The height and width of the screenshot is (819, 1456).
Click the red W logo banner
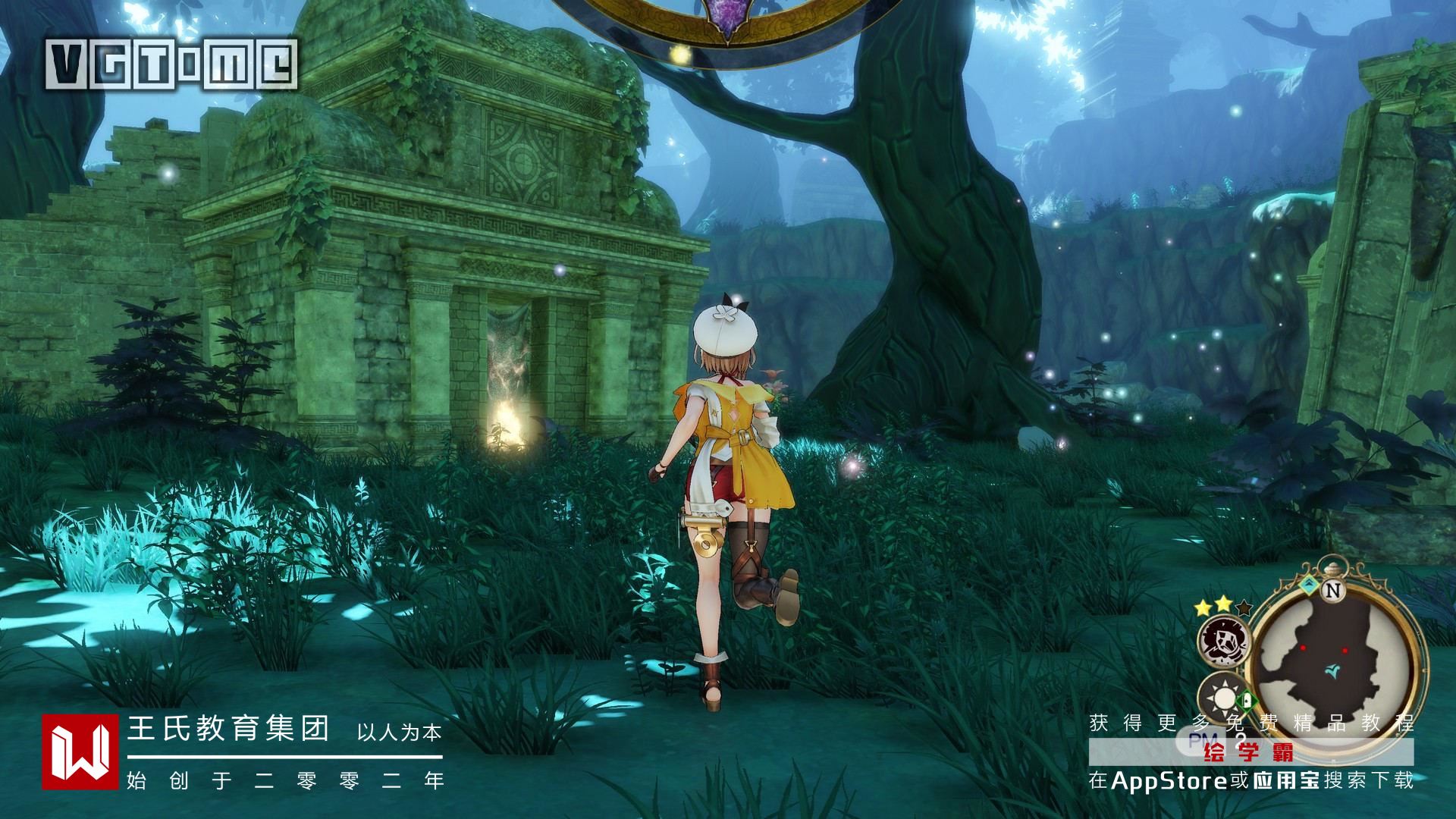(80, 752)
